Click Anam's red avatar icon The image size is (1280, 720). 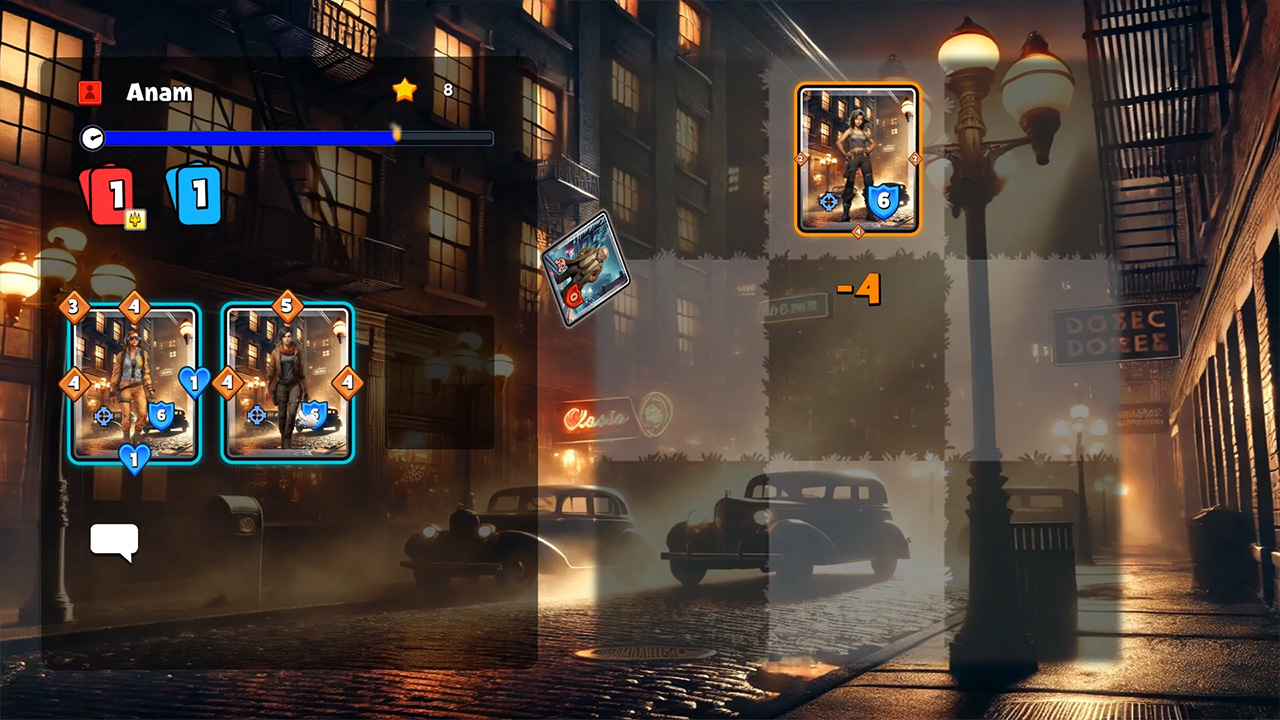coord(91,92)
